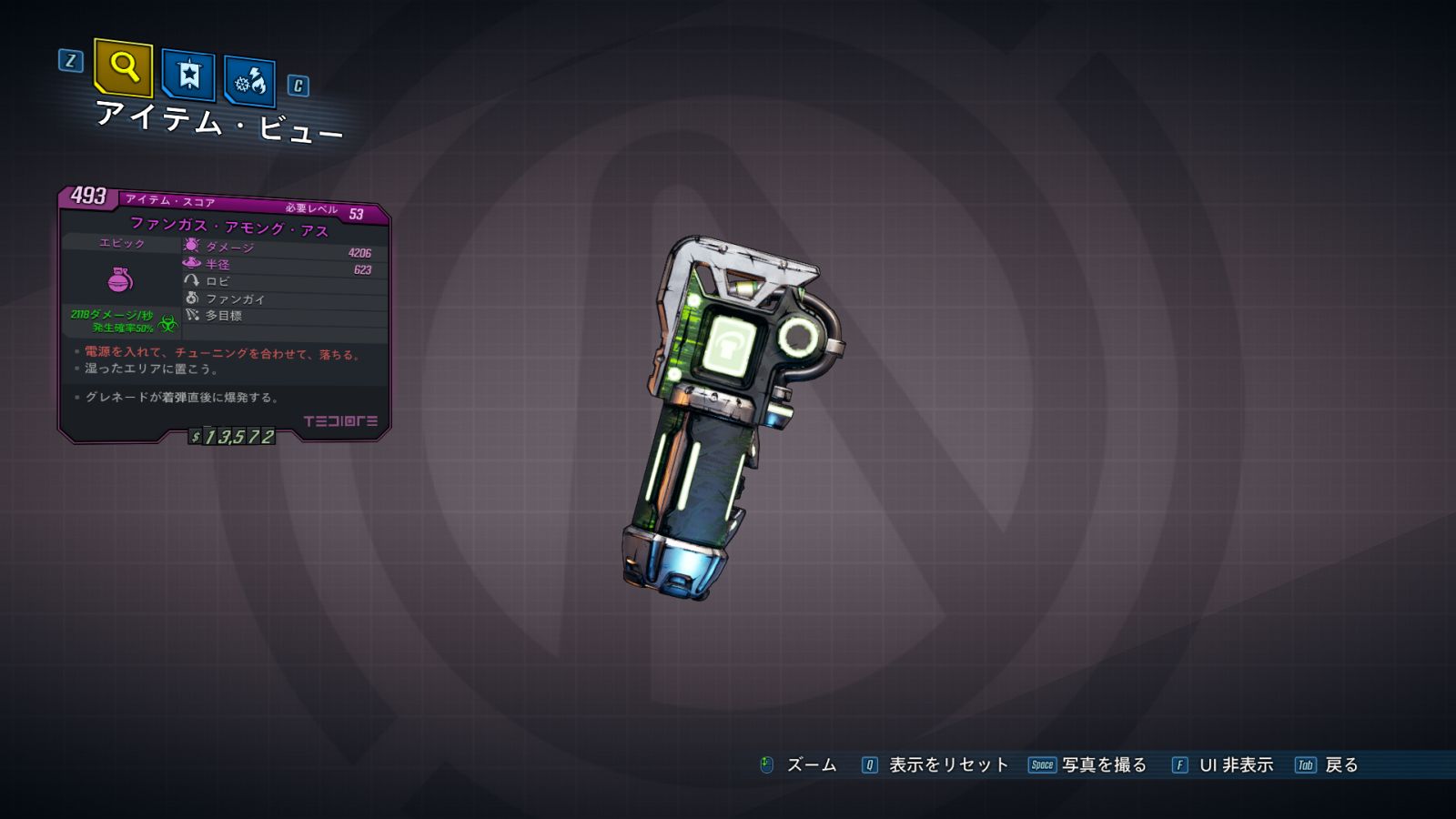Switch to the star badge tab
This screenshot has width=1456, height=819.
point(188,75)
